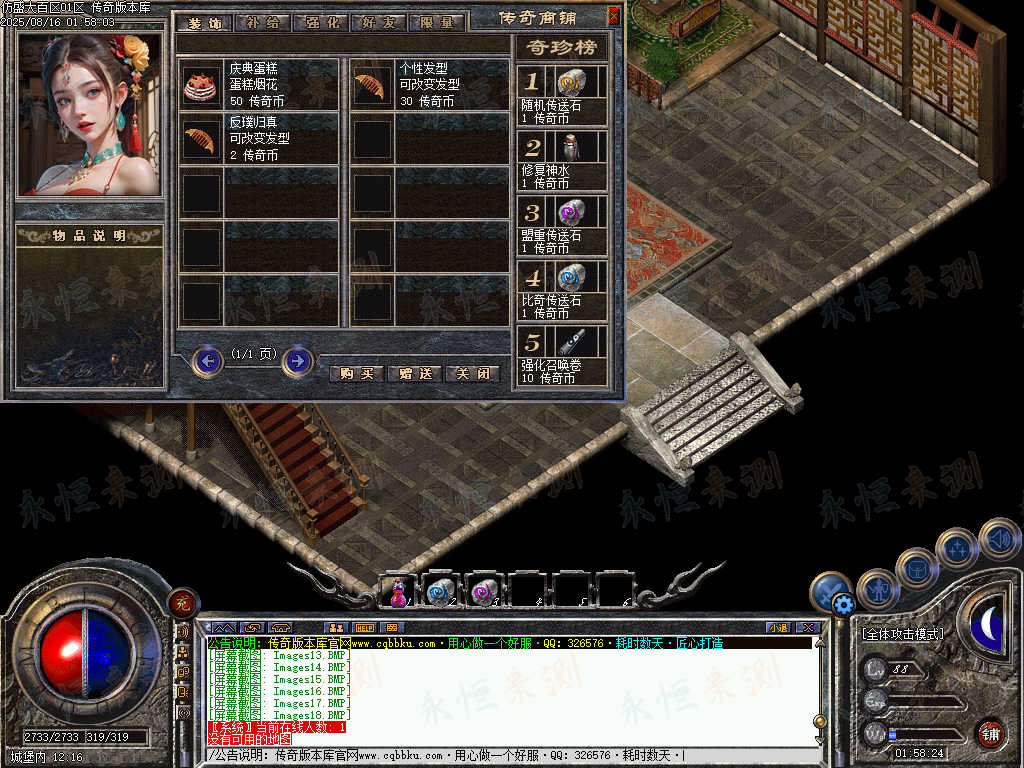Open the shop via the red 铺 button
The width and height of the screenshot is (1024, 768).
tap(990, 733)
